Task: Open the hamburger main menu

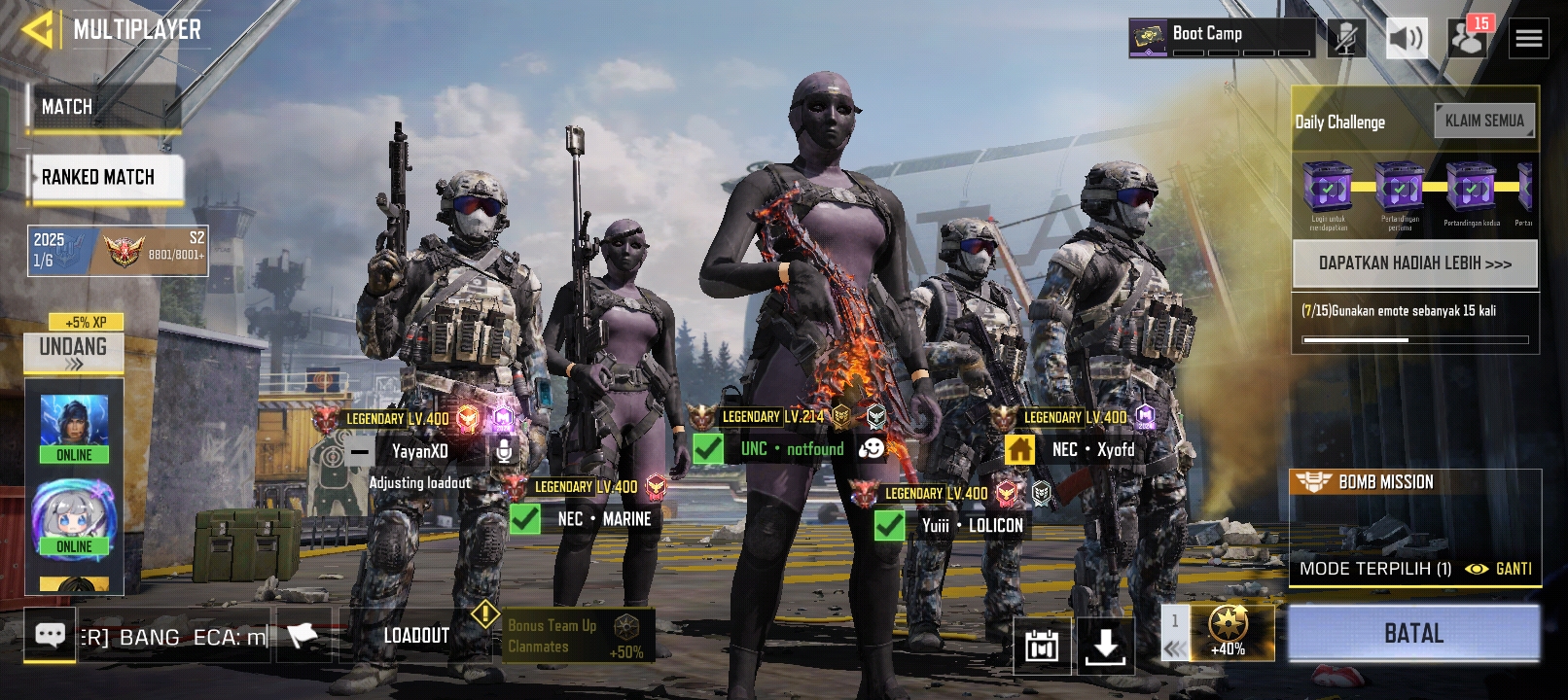Action: coord(1528,39)
